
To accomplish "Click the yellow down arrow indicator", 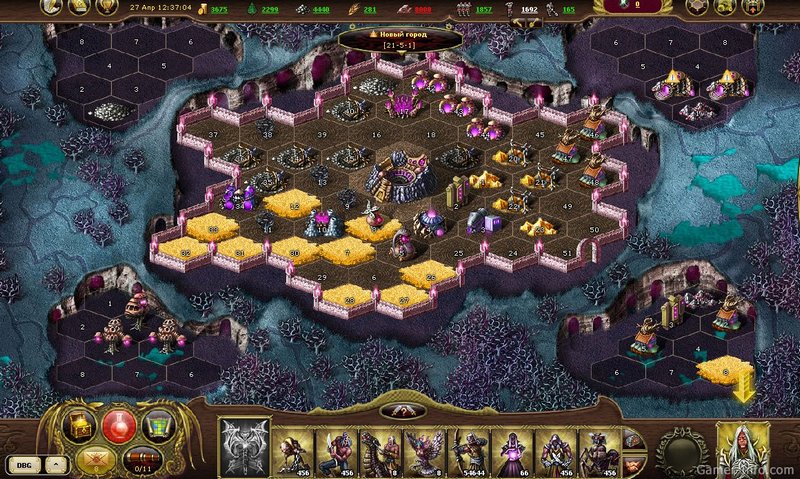I will tap(743, 392).
